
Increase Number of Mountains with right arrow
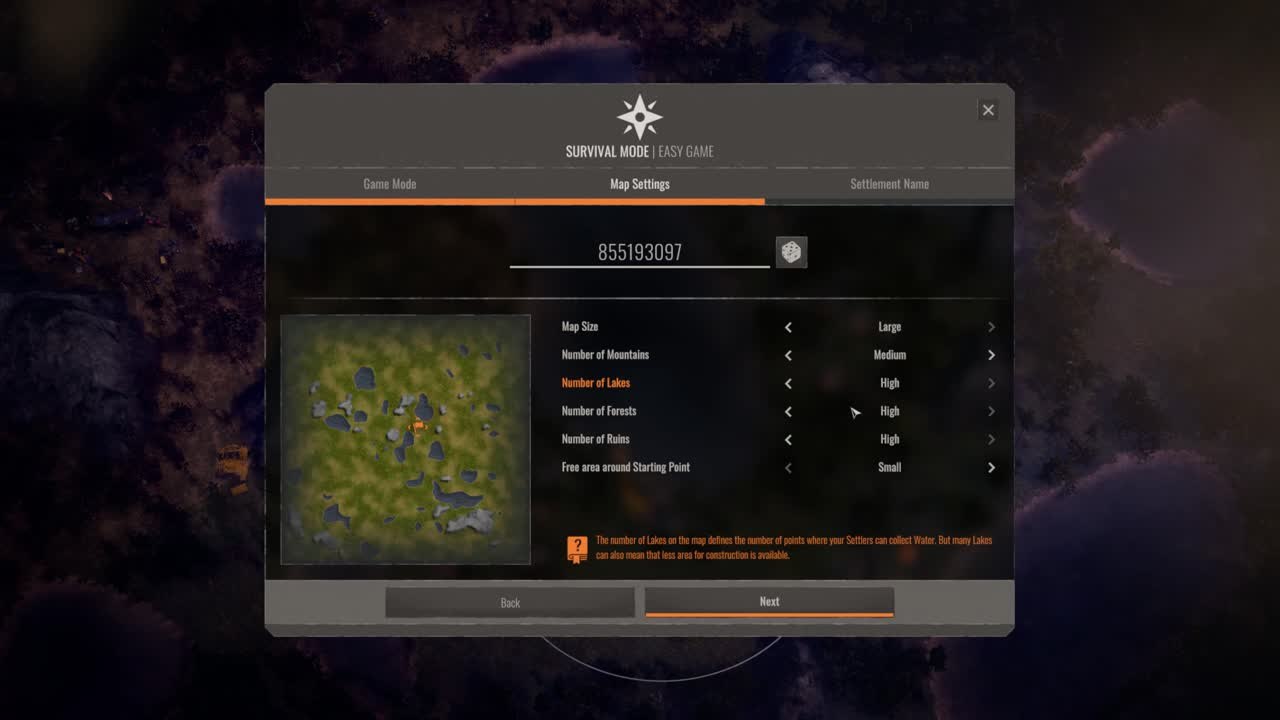tap(991, 355)
